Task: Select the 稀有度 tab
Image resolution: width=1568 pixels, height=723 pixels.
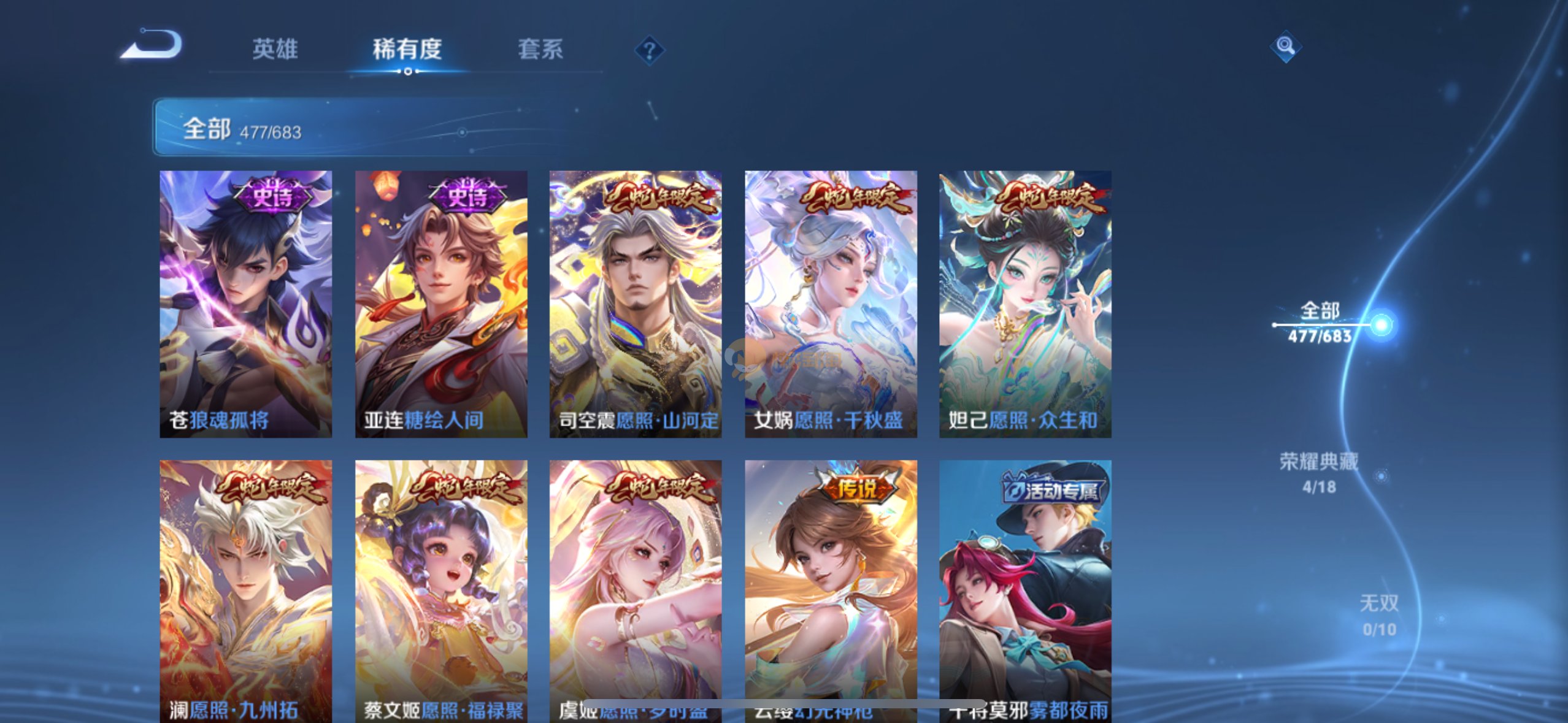Action: coord(407,49)
